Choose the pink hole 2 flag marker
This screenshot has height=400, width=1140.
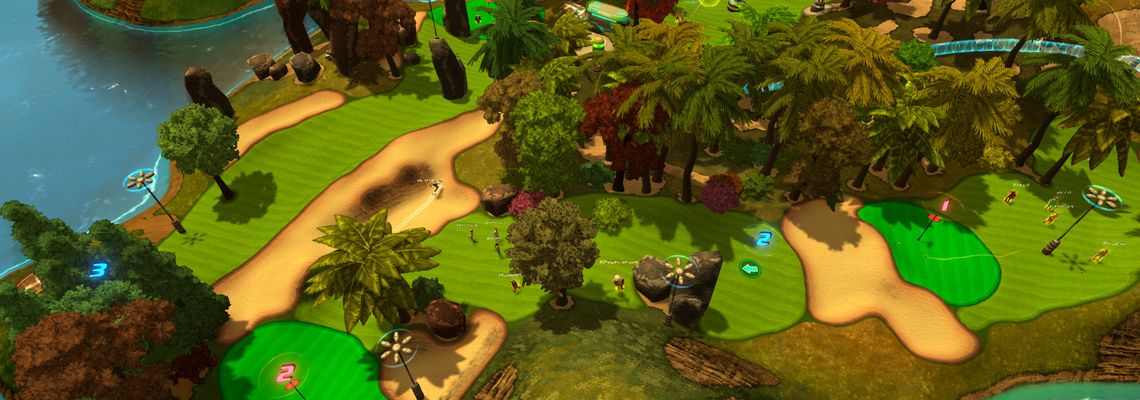[x=287, y=374]
